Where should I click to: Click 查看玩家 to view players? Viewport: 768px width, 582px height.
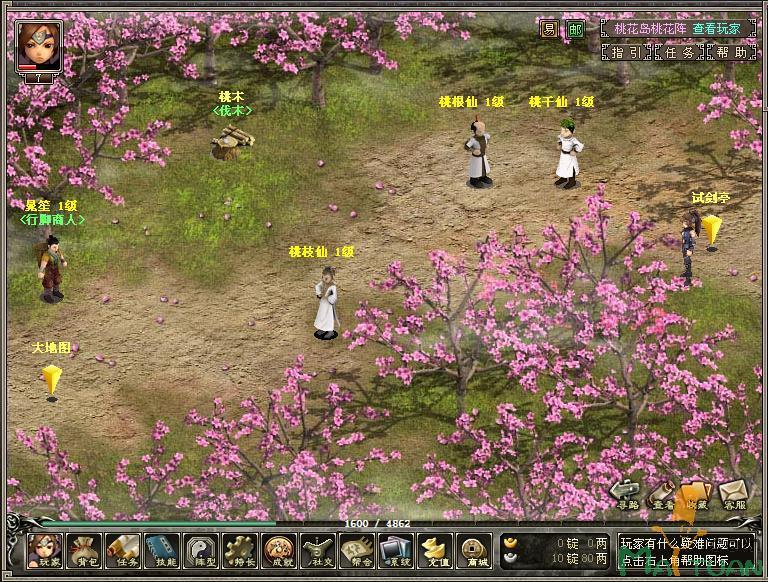714,29
